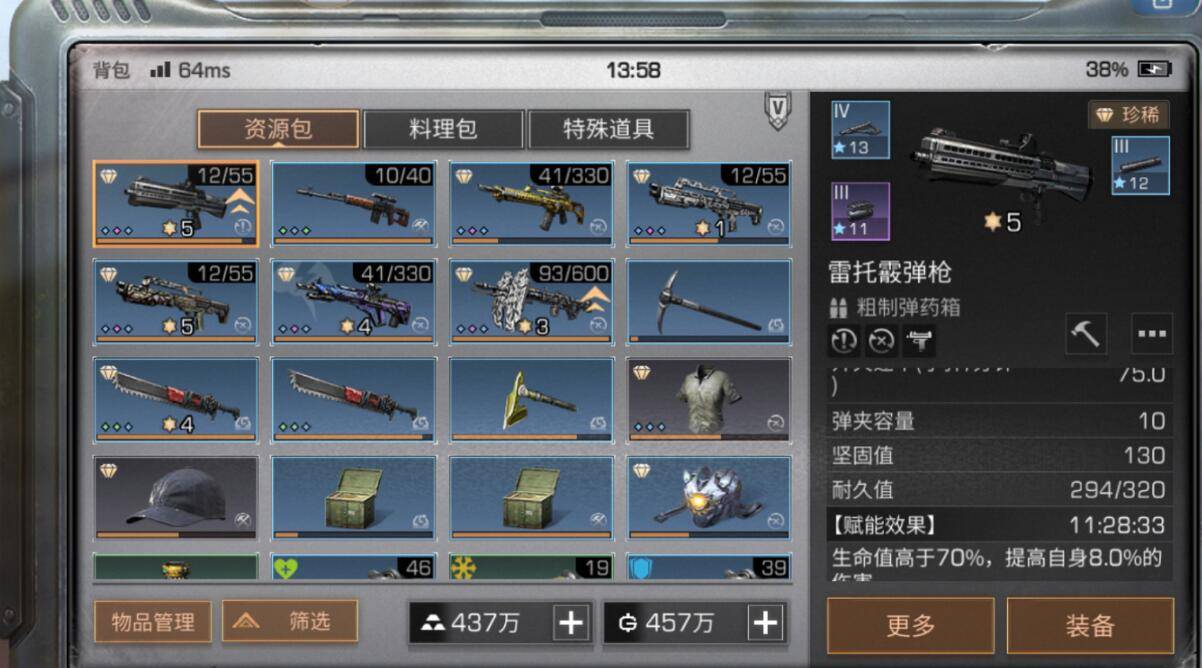Click the hammer repair icon
Image resolution: width=1202 pixels, height=668 pixels.
pyautogui.click(x=1085, y=335)
